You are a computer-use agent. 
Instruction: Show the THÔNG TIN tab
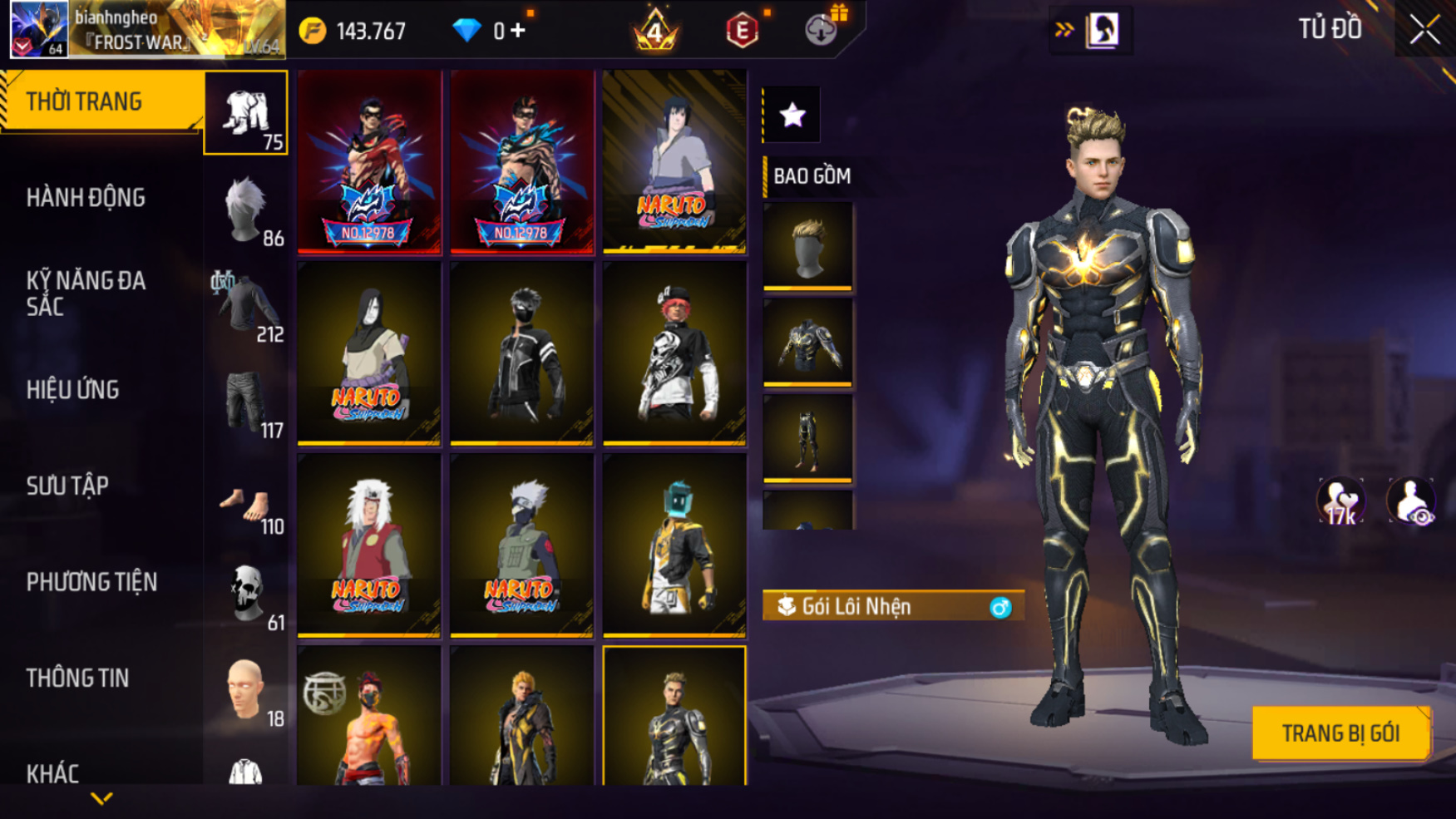[x=77, y=678]
